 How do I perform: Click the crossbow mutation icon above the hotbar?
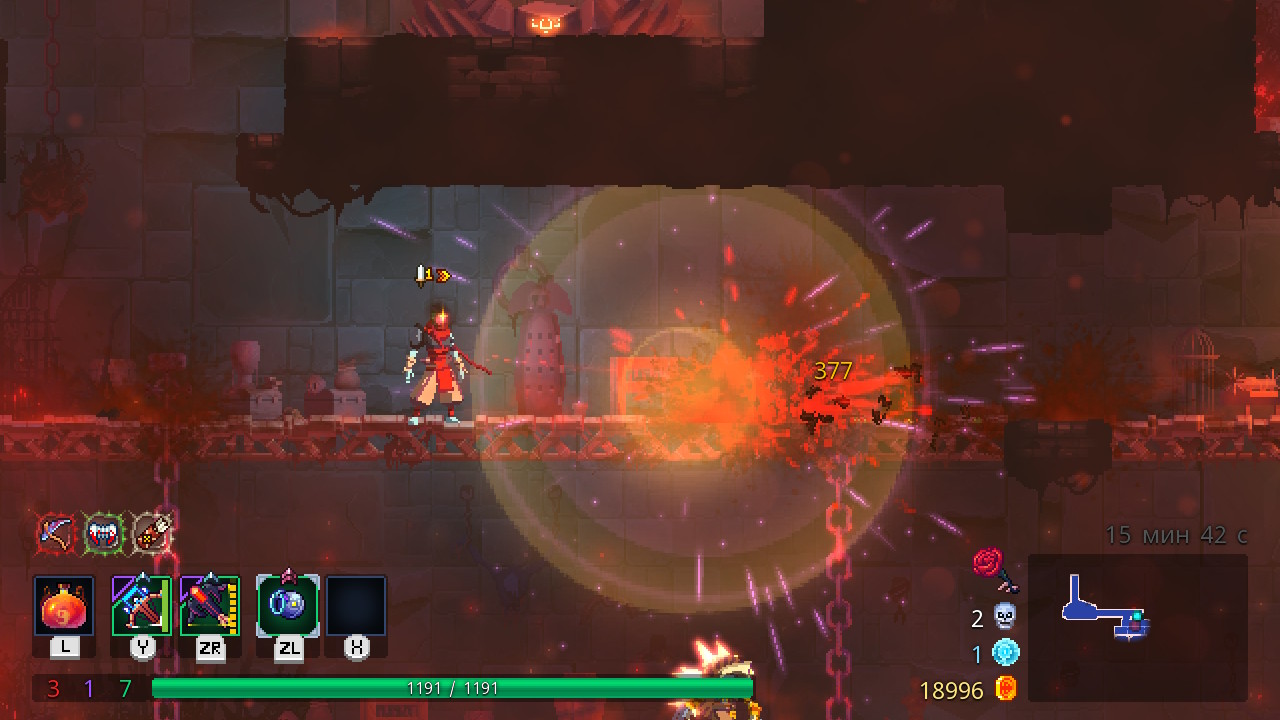(53, 534)
